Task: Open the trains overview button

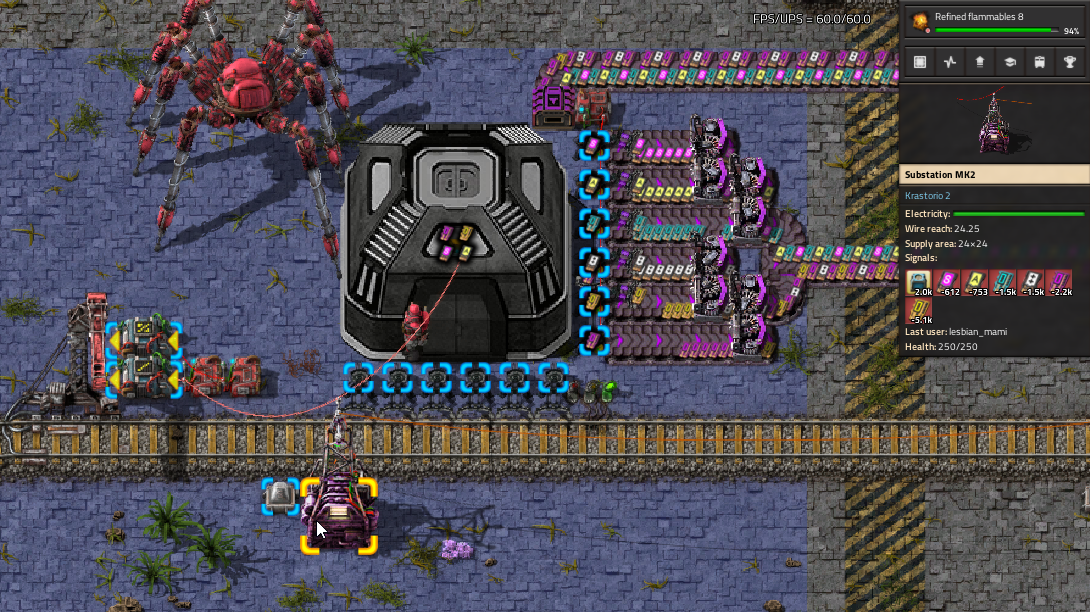Action: [1040, 62]
